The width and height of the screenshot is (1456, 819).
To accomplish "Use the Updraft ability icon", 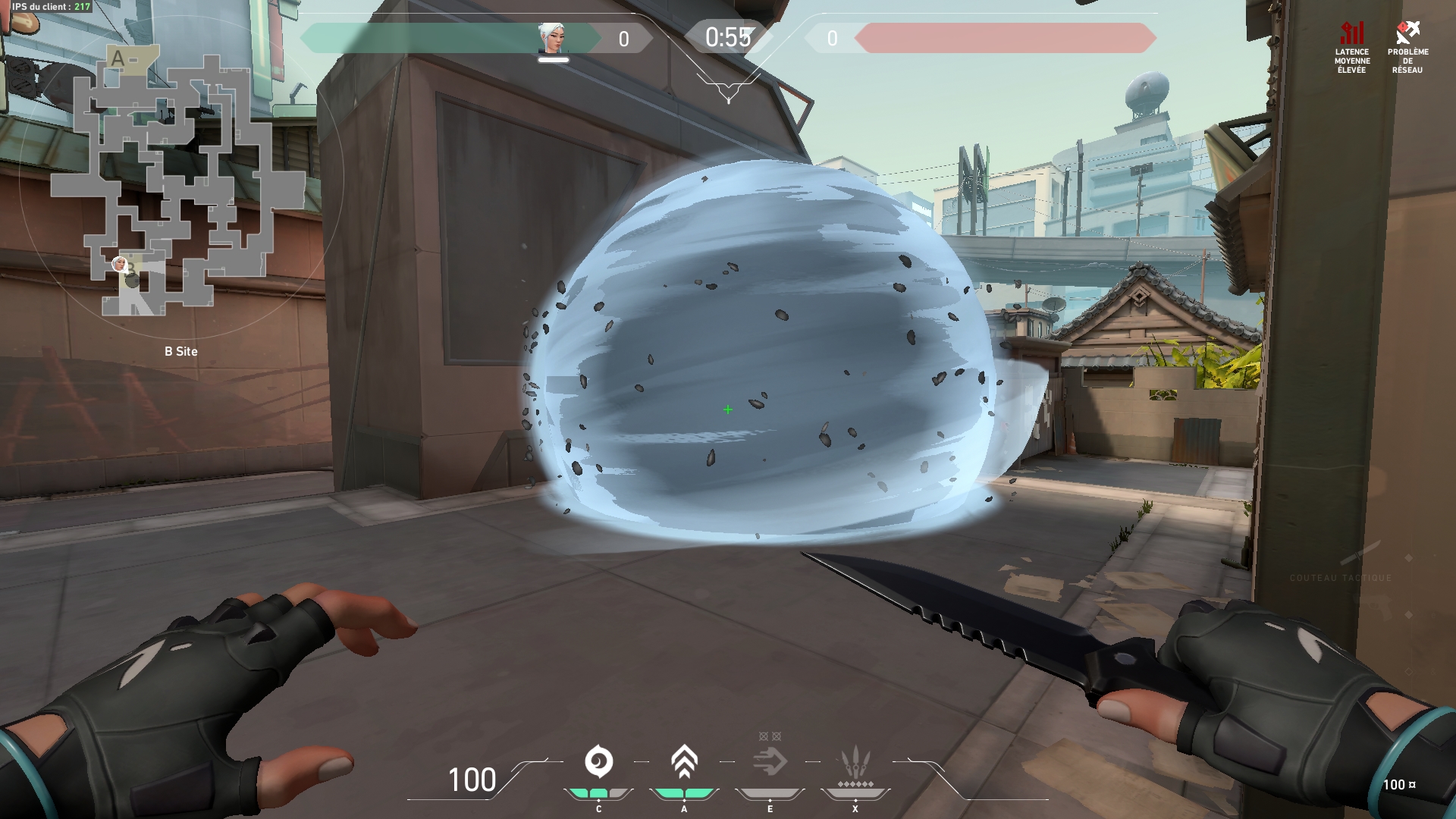I will coord(684,762).
